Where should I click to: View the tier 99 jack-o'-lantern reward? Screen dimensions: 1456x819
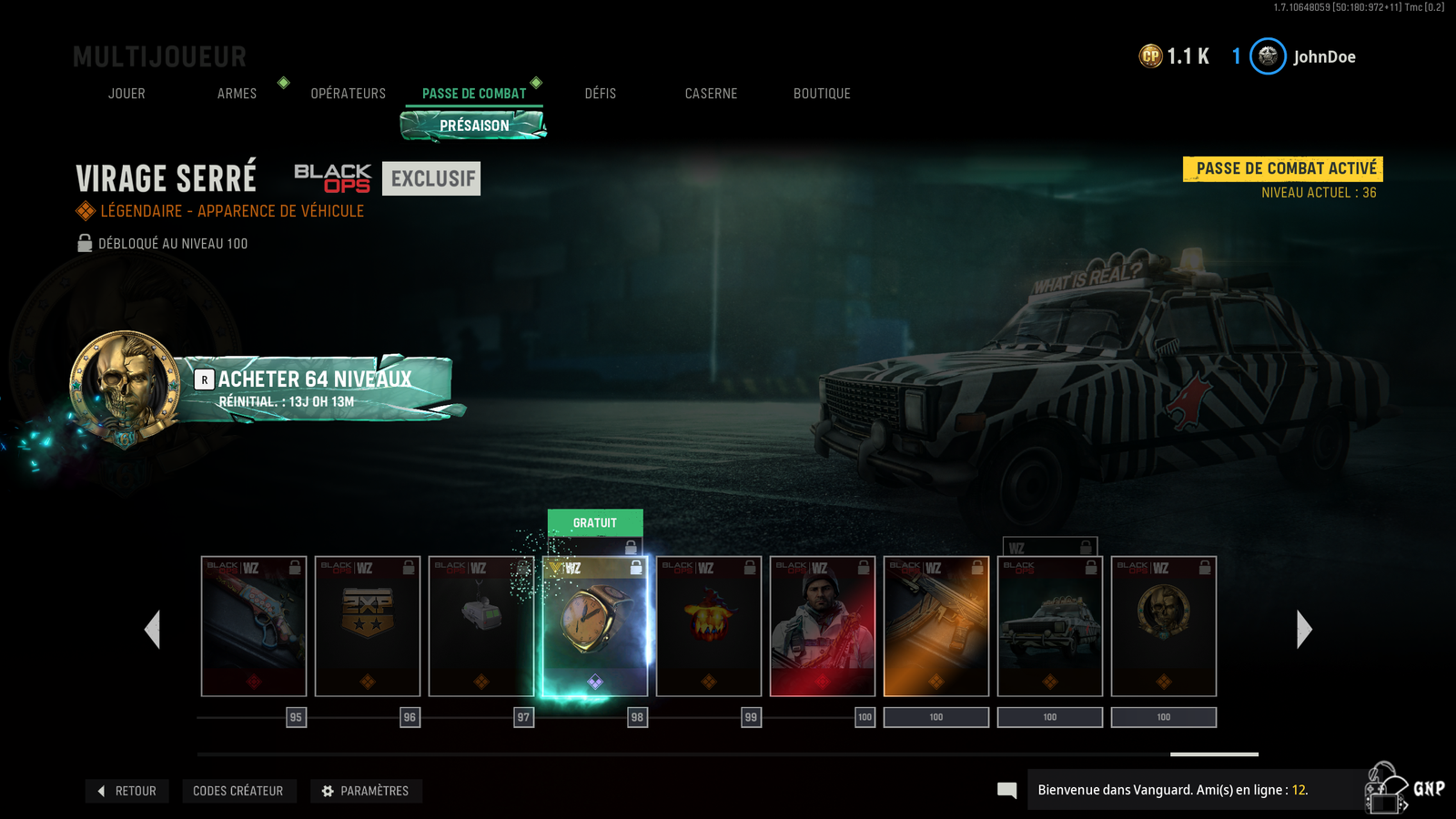pyautogui.click(x=709, y=626)
